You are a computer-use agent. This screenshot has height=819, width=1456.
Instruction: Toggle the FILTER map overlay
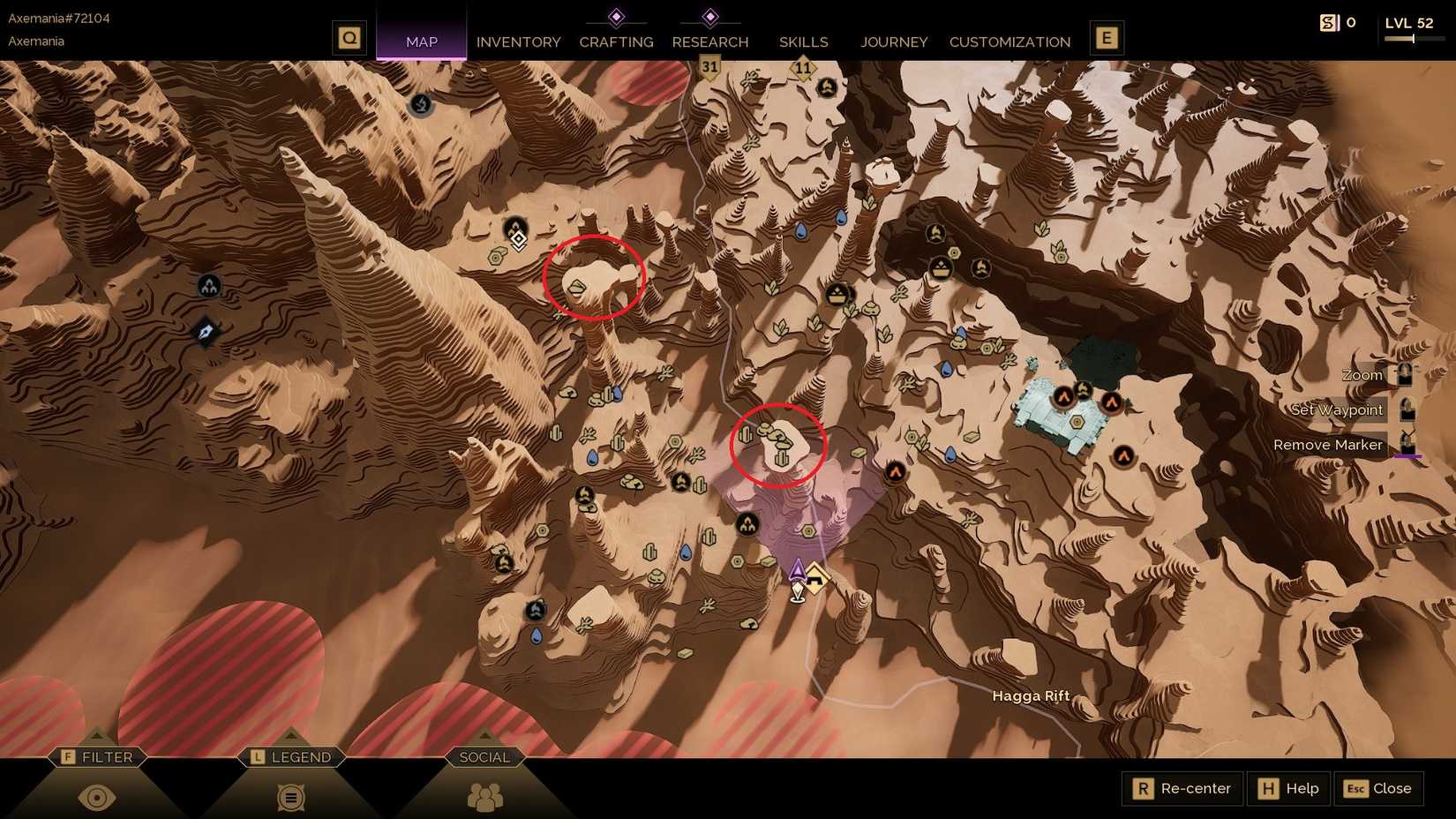[x=98, y=756]
